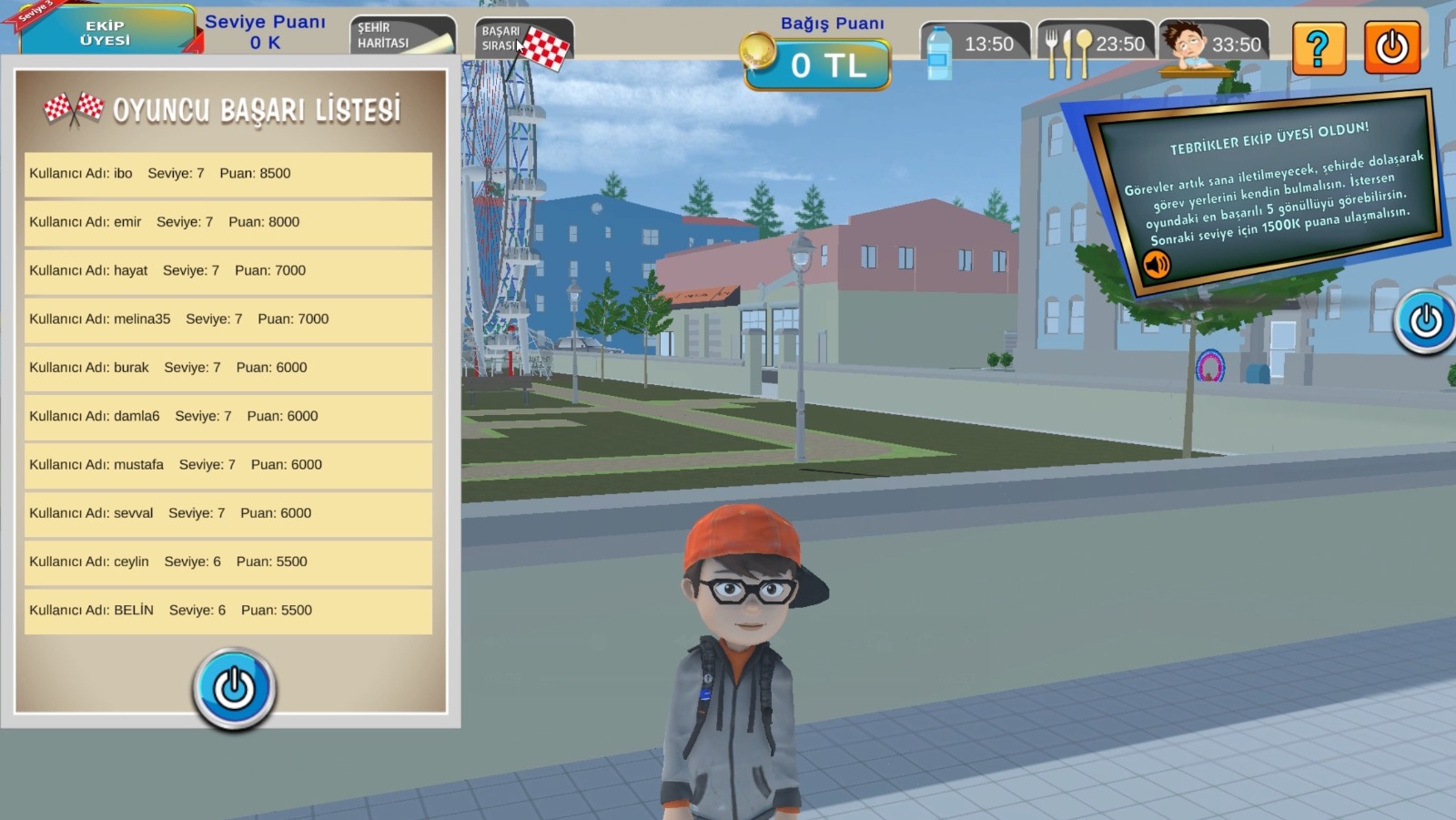Image resolution: width=1456 pixels, height=820 pixels.
Task: Play the message audio with speaker icon
Action: point(1157,265)
